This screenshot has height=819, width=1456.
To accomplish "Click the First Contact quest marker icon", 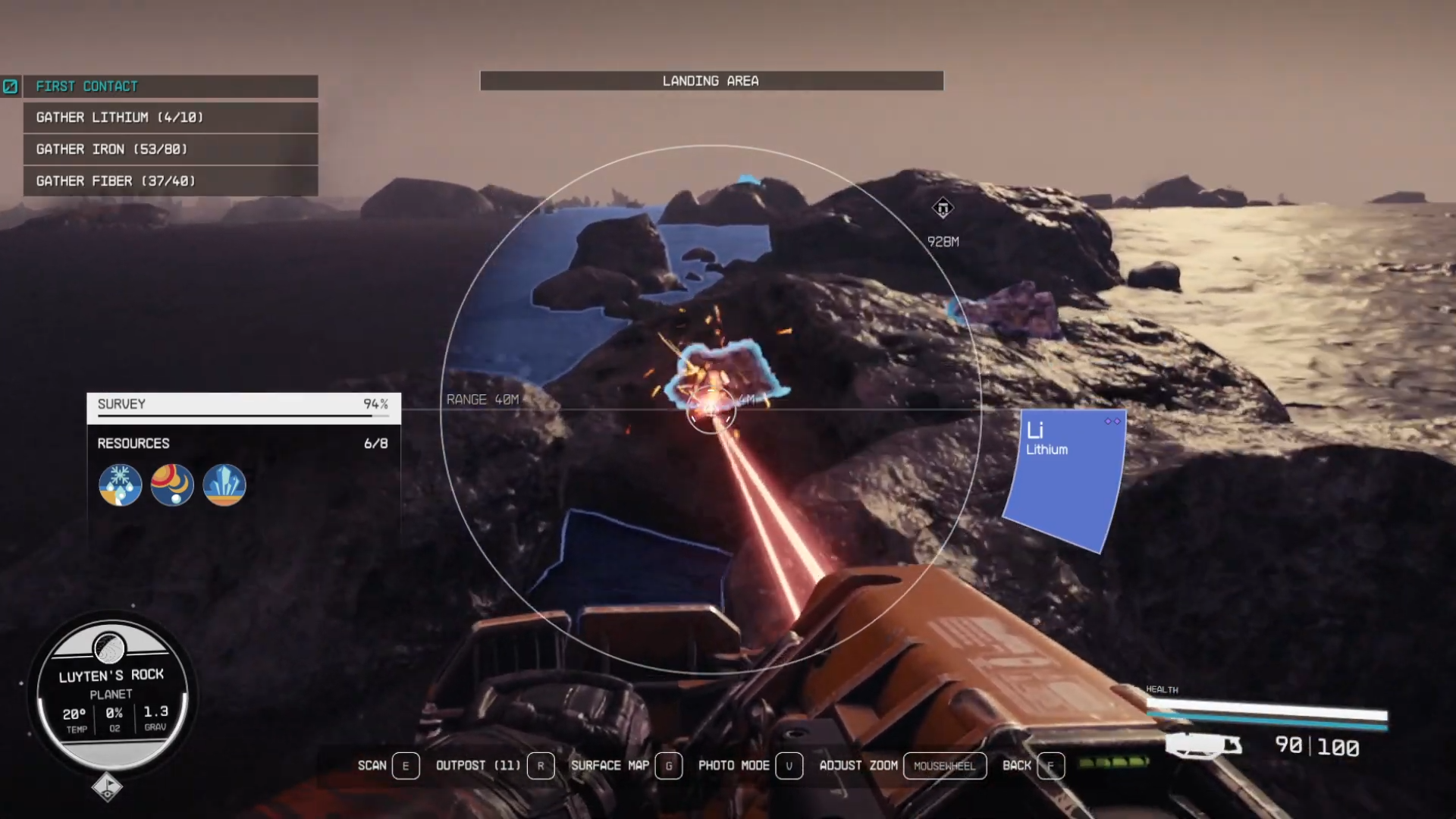I will click(11, 86).
